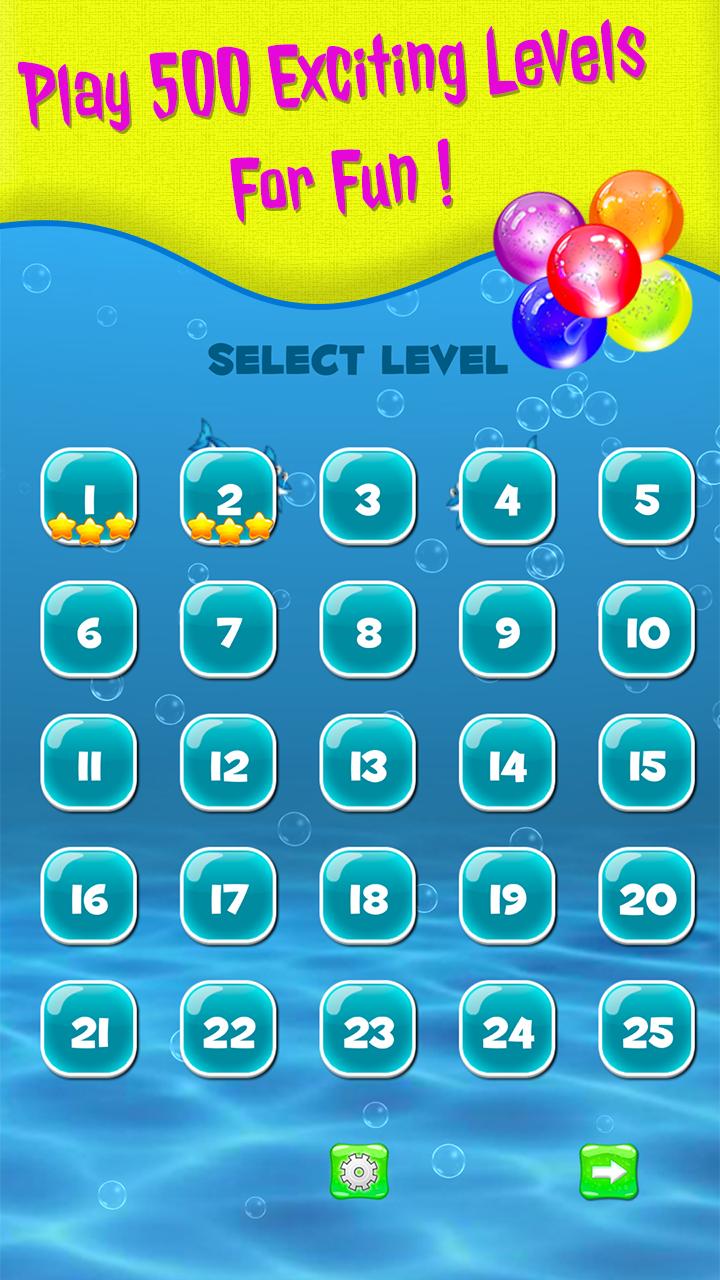Open level 3
720x1280 pixels.
coord(368,497)
